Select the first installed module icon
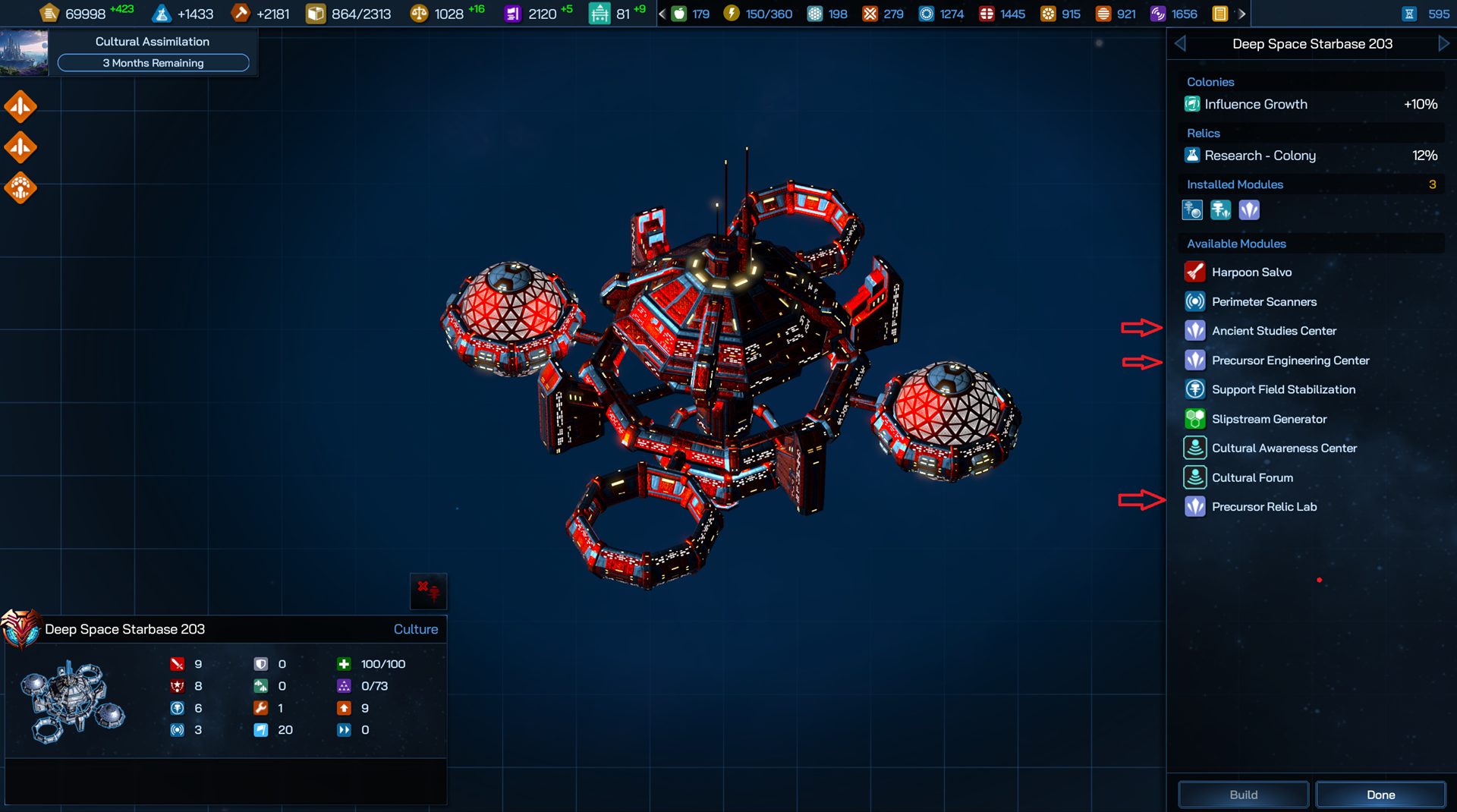 tap(1192, 210)
